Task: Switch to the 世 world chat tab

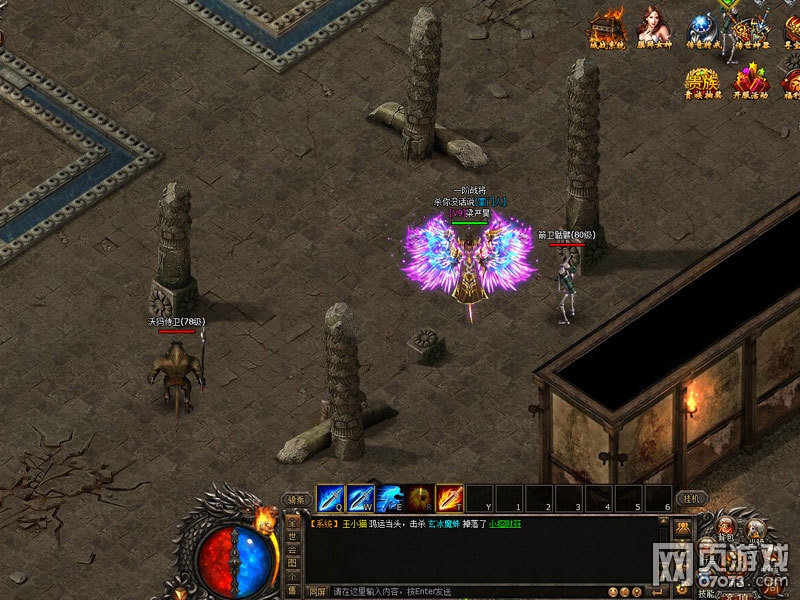Action: 293,536
